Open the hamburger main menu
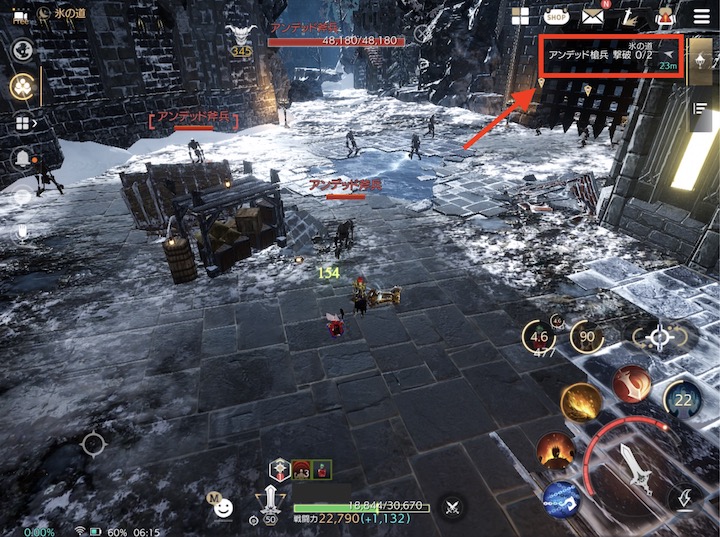 click(x=699, y=15)
